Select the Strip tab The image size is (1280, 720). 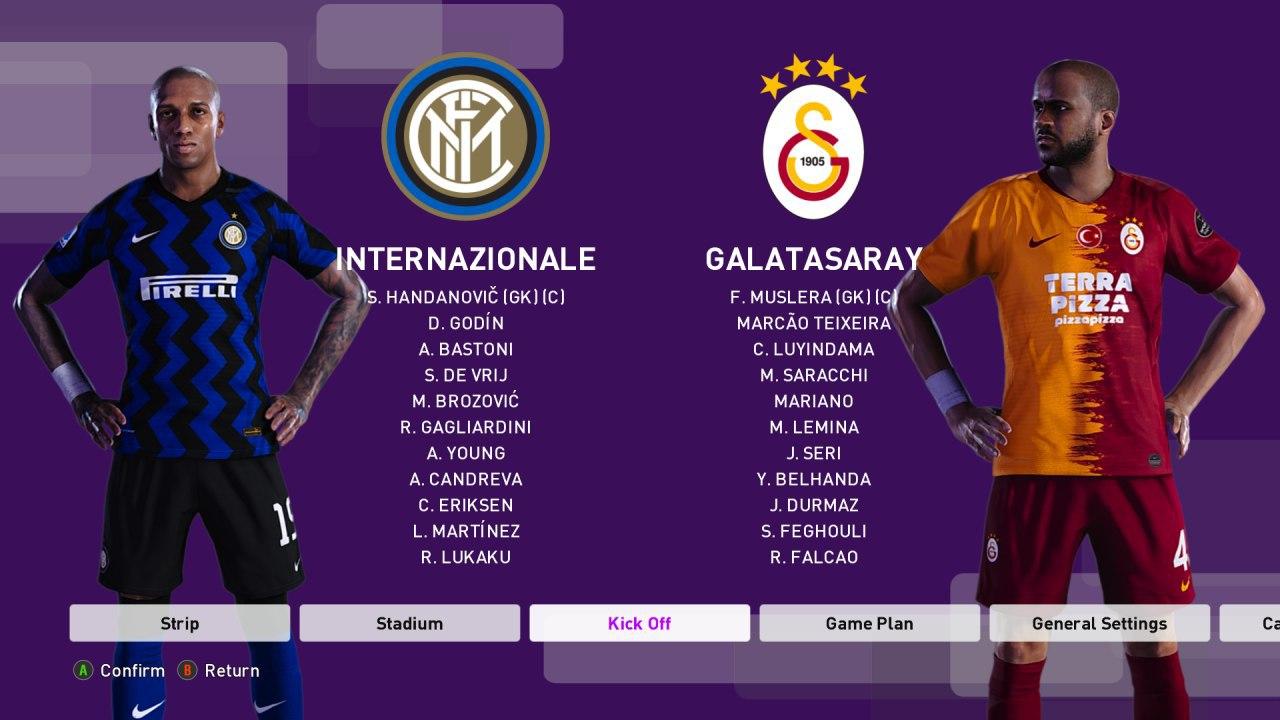pos(178,623)
